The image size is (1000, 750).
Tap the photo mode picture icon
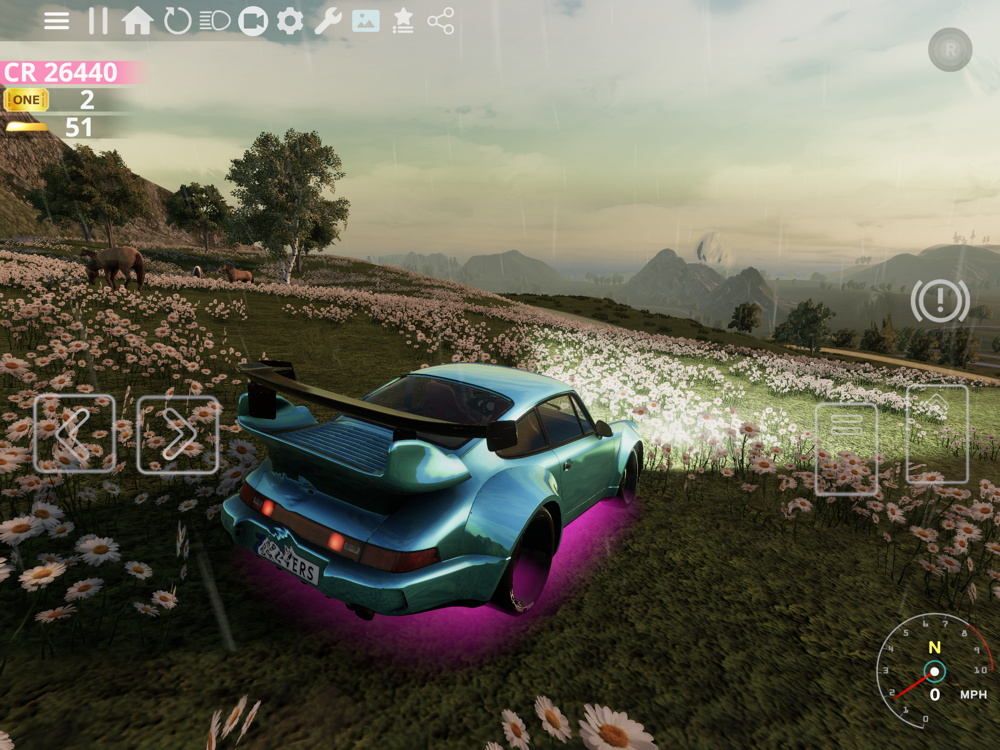366,21
